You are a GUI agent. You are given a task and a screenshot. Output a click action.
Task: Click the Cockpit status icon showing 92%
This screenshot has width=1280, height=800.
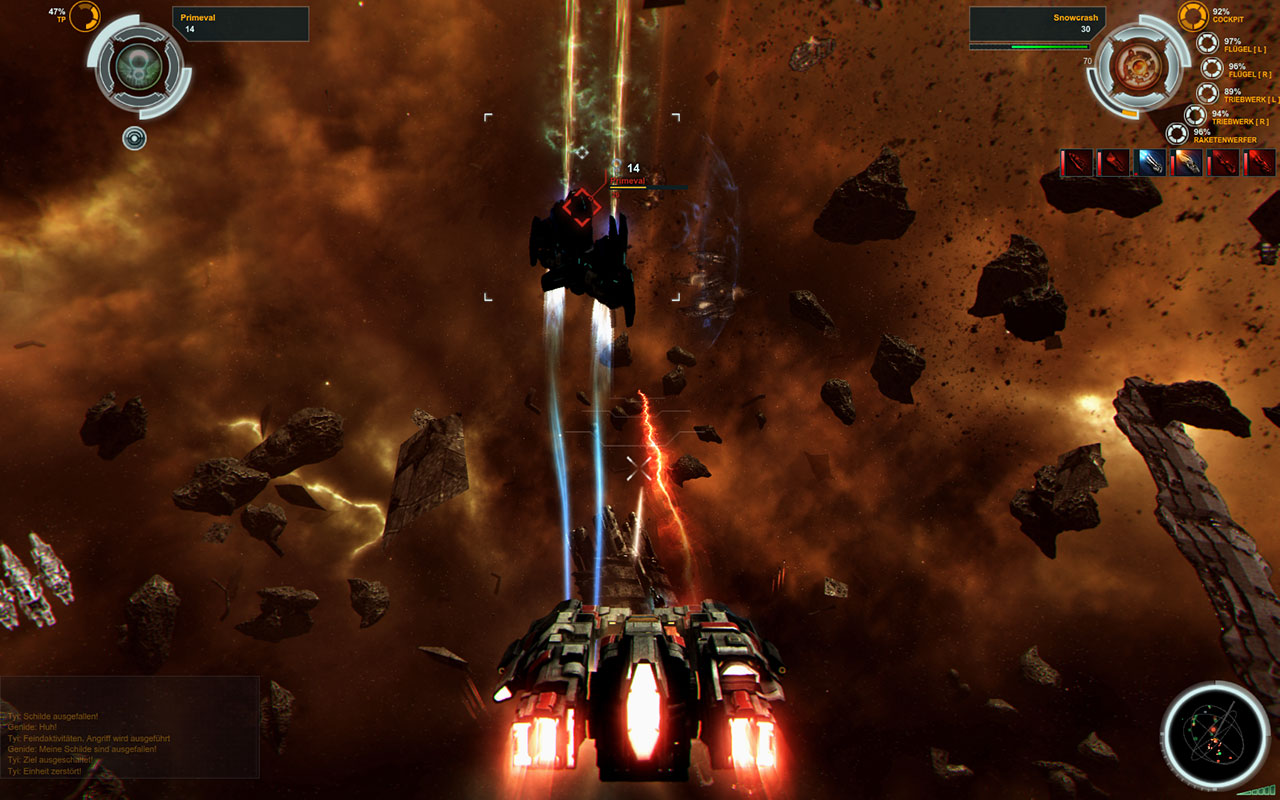click(1192, 17)
